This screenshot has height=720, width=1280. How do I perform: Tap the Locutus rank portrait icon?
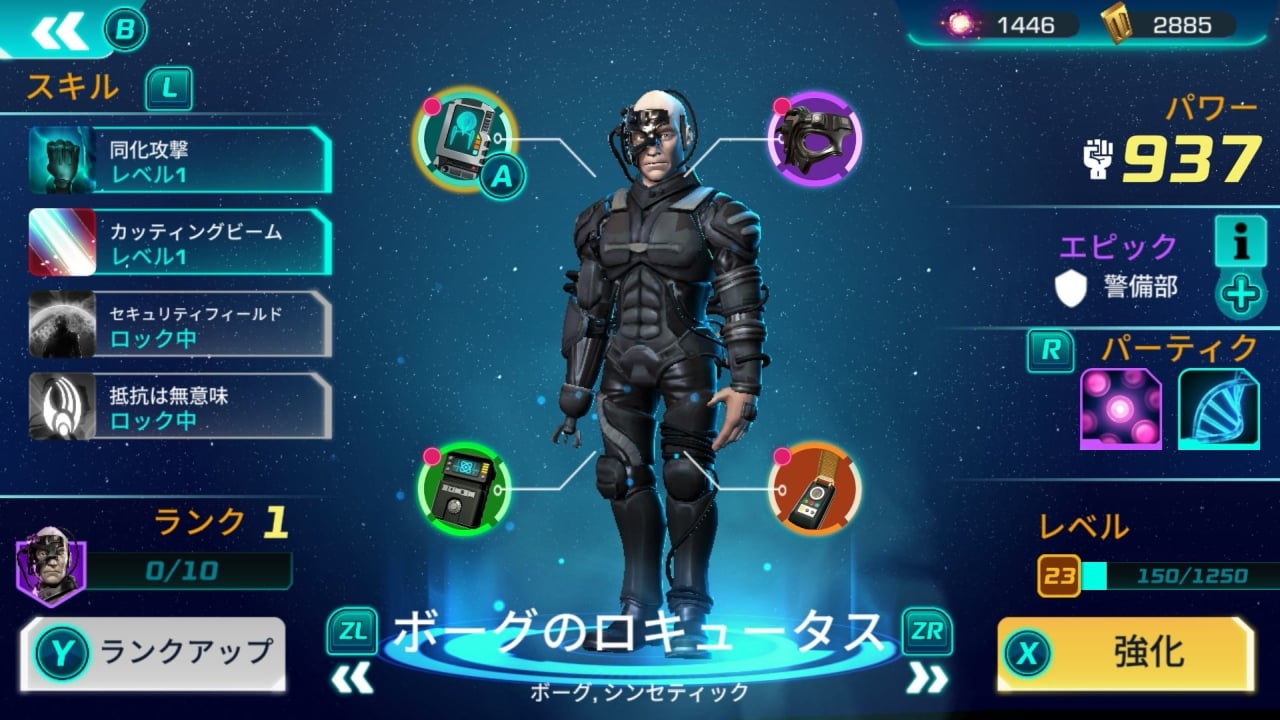[x=50, y=565]
